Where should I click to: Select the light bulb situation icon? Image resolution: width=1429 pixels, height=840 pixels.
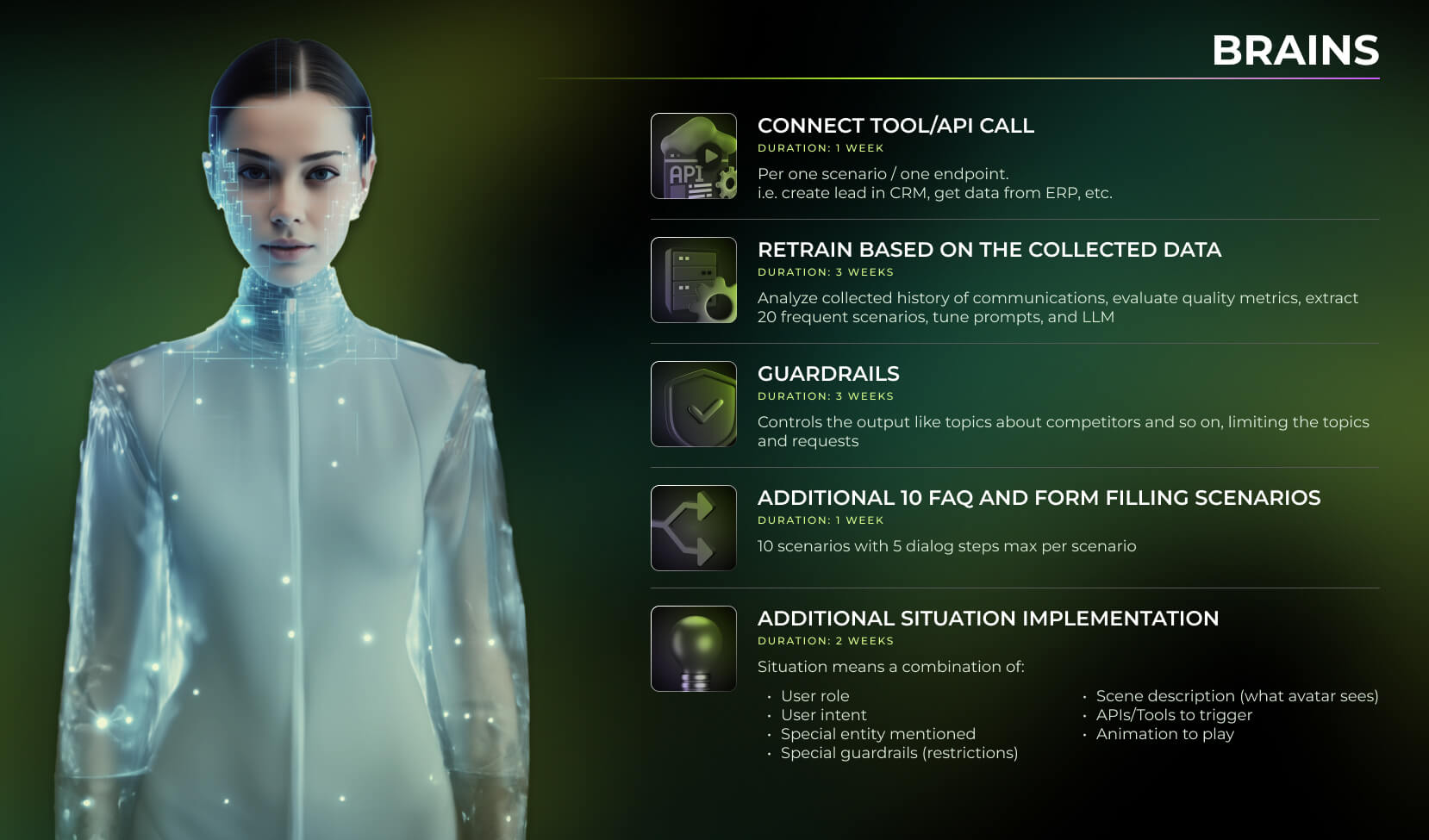pyautogui.click(x=694, y=649)
